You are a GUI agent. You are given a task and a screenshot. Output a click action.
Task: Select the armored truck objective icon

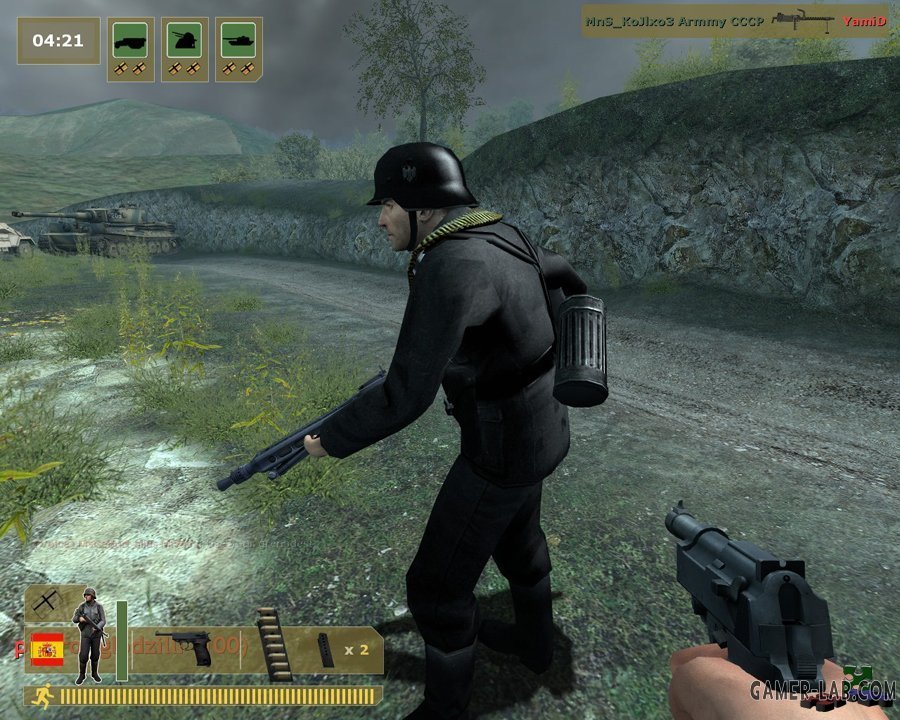tap(130, 42)
